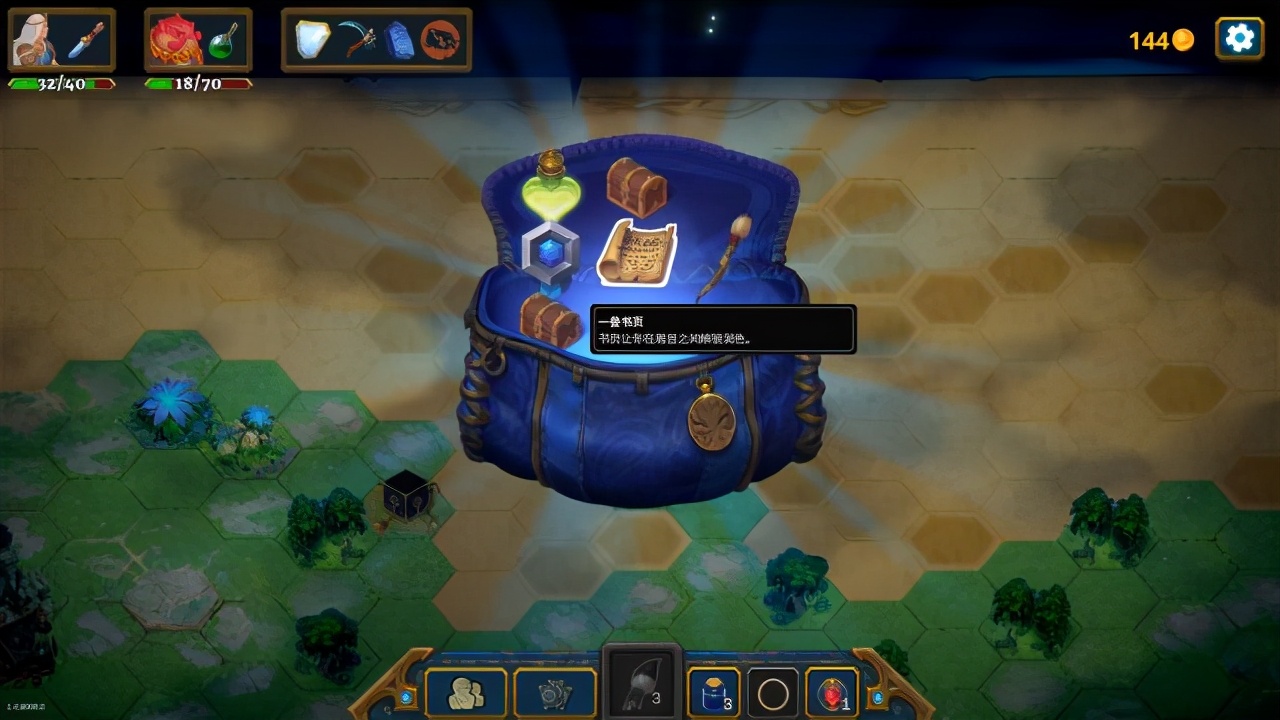Image resolution: width=1280 pixels, height=720 pixels.
Task: Select the red beast companion portrait
Action: tap(175, 40)
